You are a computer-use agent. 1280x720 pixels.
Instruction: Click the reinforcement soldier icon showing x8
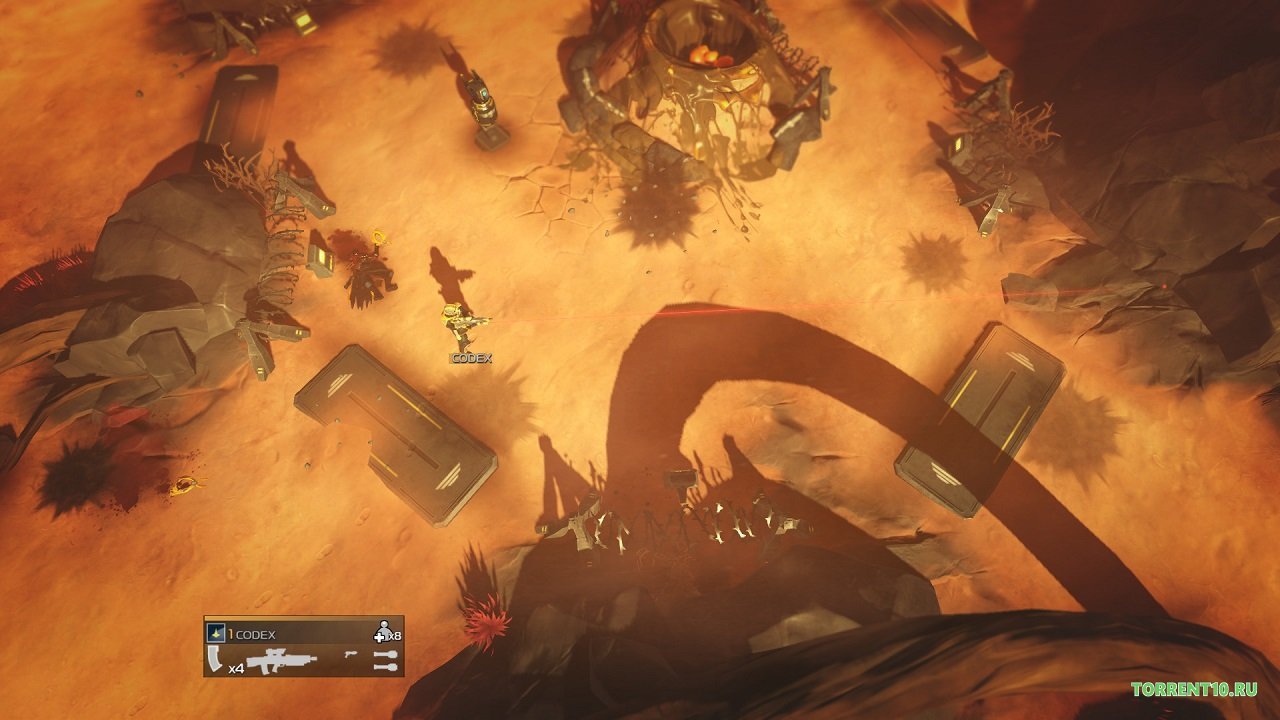click(385, 630)
